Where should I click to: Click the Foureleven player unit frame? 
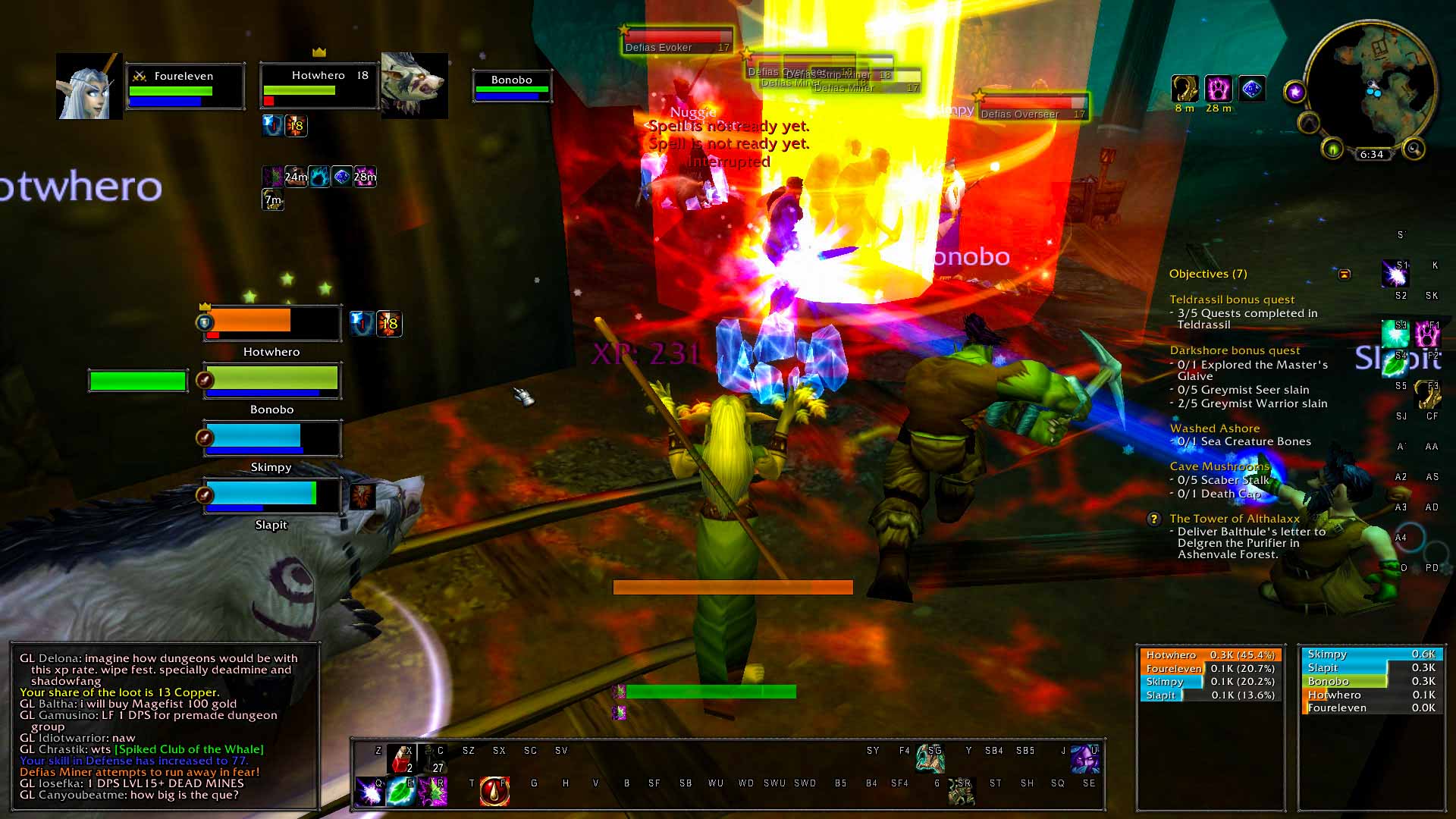(x=184, y=87)
